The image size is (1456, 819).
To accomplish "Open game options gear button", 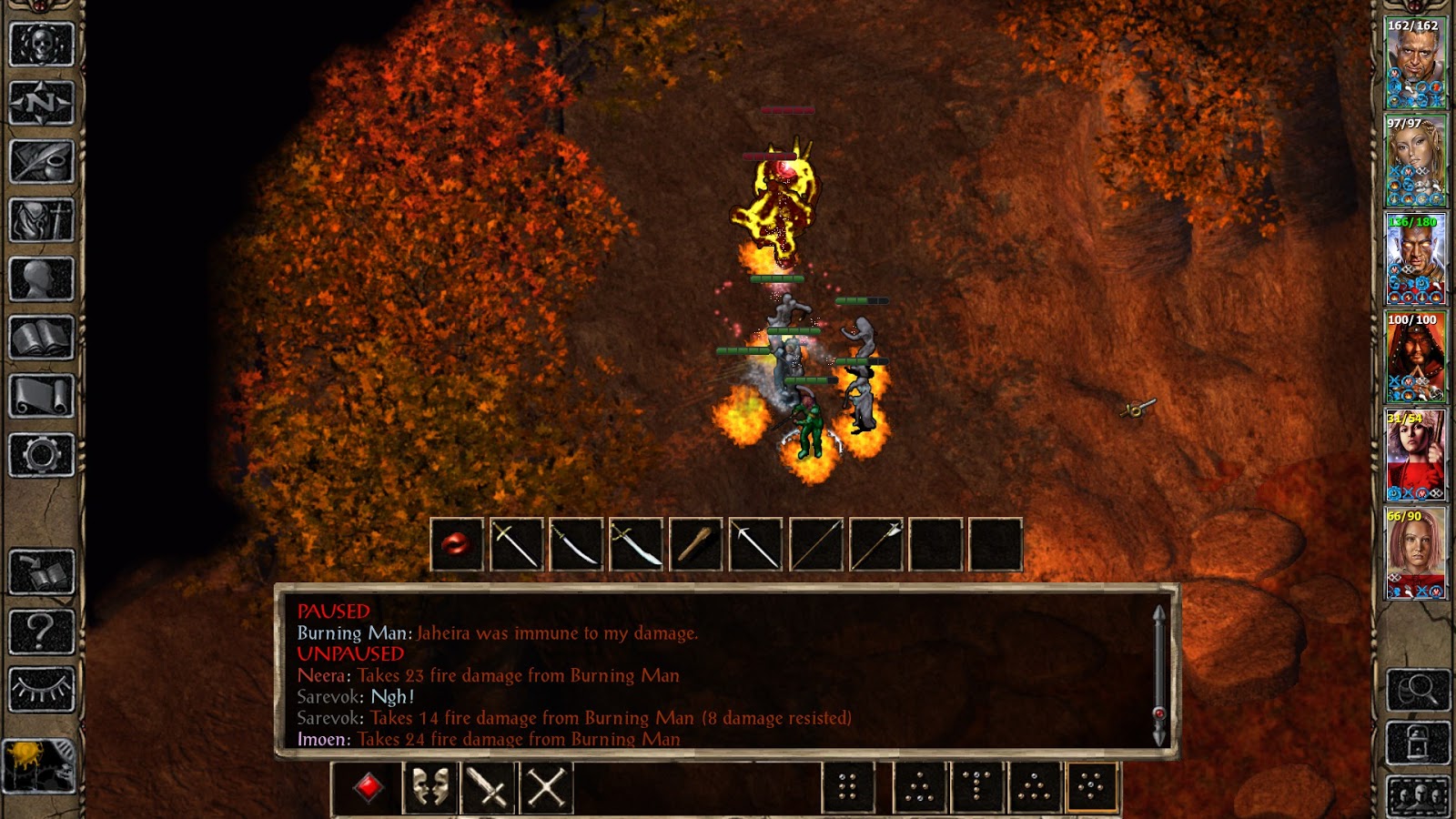I will [41, 455].
